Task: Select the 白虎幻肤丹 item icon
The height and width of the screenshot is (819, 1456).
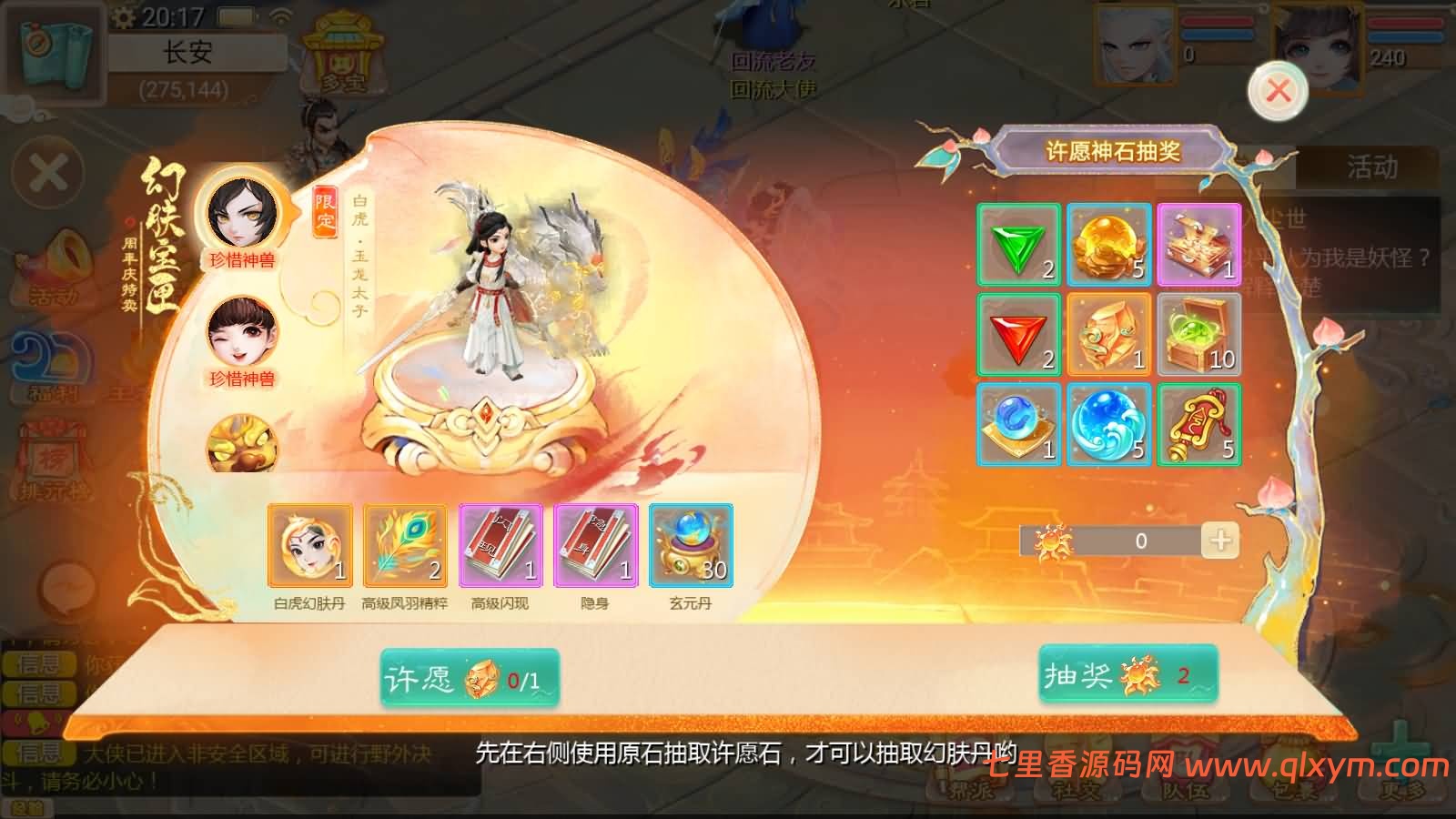Action: pyautogui.click(x=309, y=544)
